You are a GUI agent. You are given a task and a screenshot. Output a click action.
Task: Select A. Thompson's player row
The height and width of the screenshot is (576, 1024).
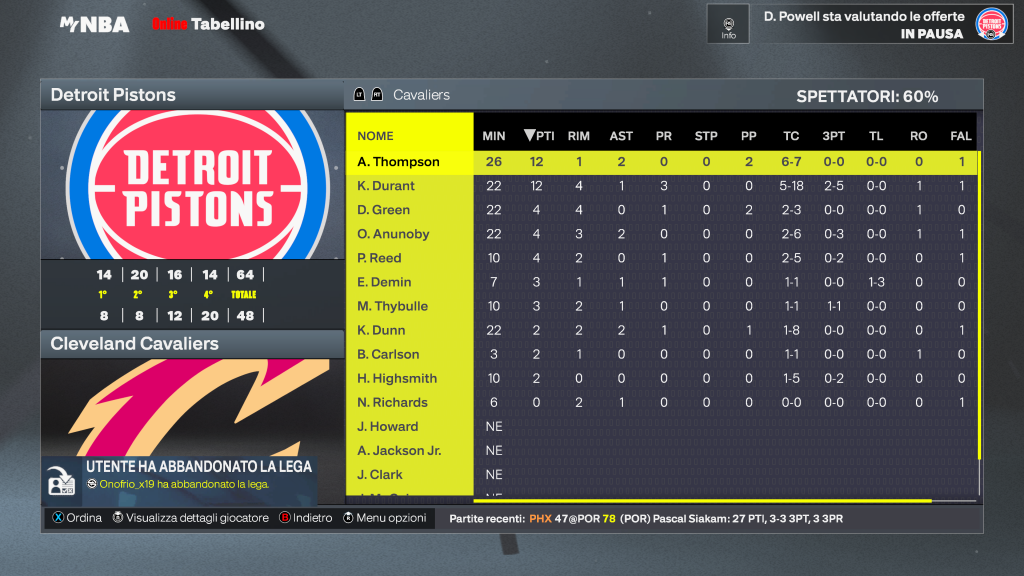[x=399, y=162]
